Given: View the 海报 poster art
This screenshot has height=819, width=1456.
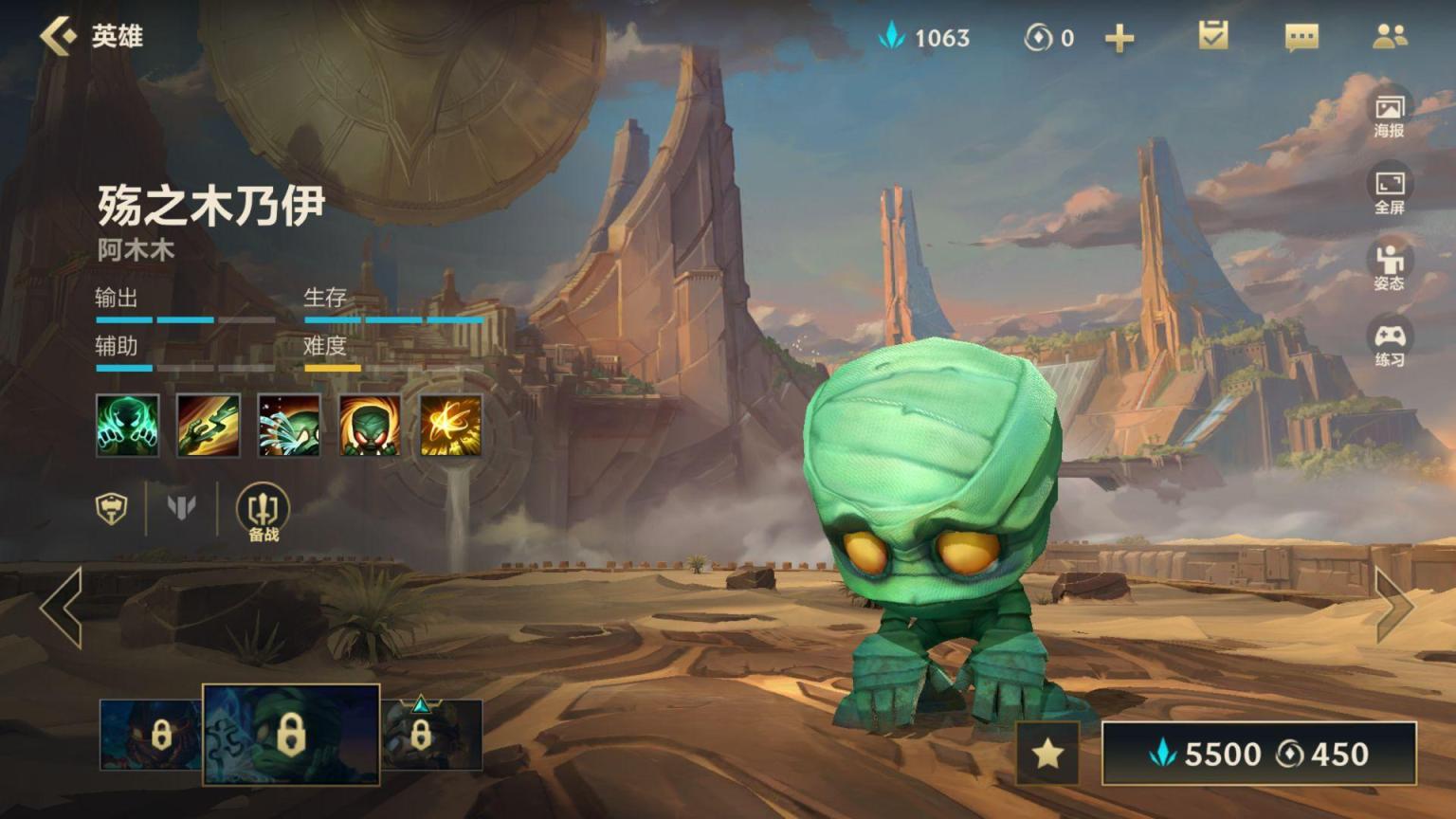Looking at the screenshot, I should coord(1390,116).
